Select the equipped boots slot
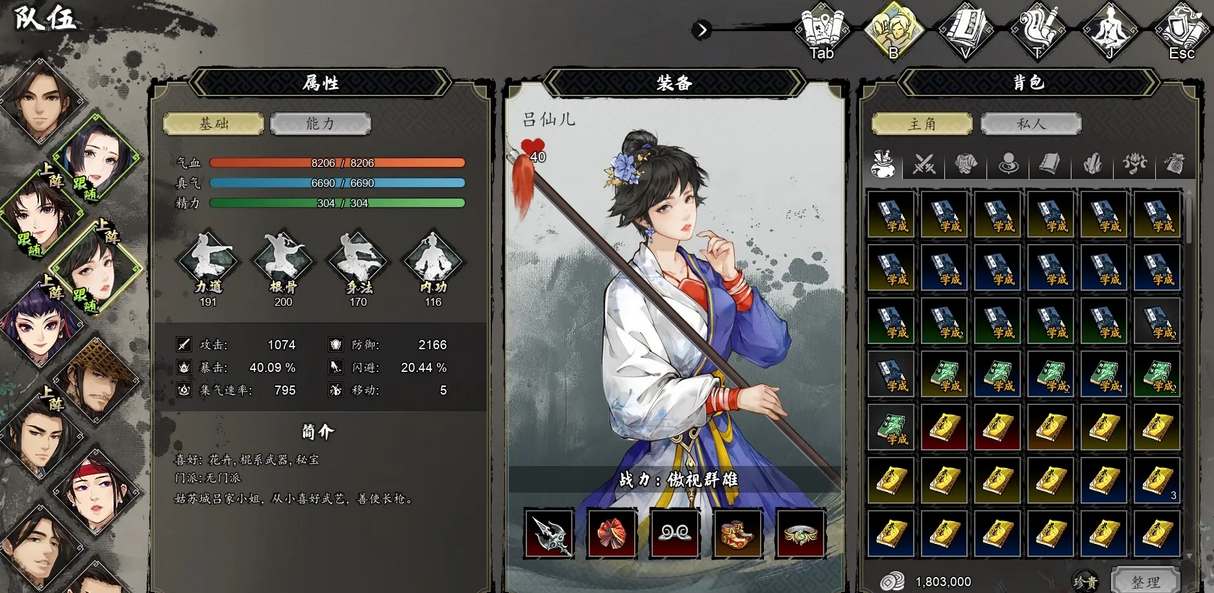1214x593 pixels. 737,533
